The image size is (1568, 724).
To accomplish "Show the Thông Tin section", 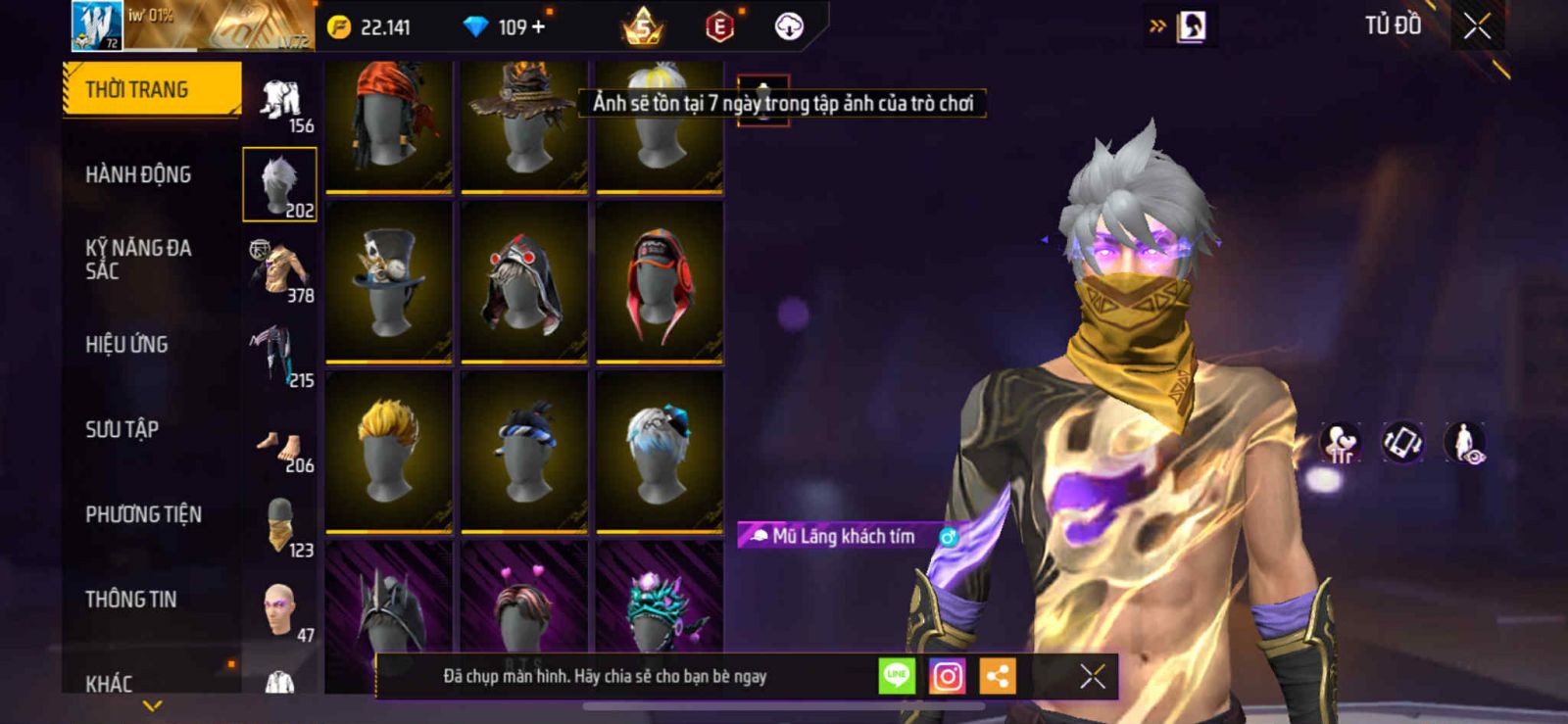I will [x=130, y=600].
